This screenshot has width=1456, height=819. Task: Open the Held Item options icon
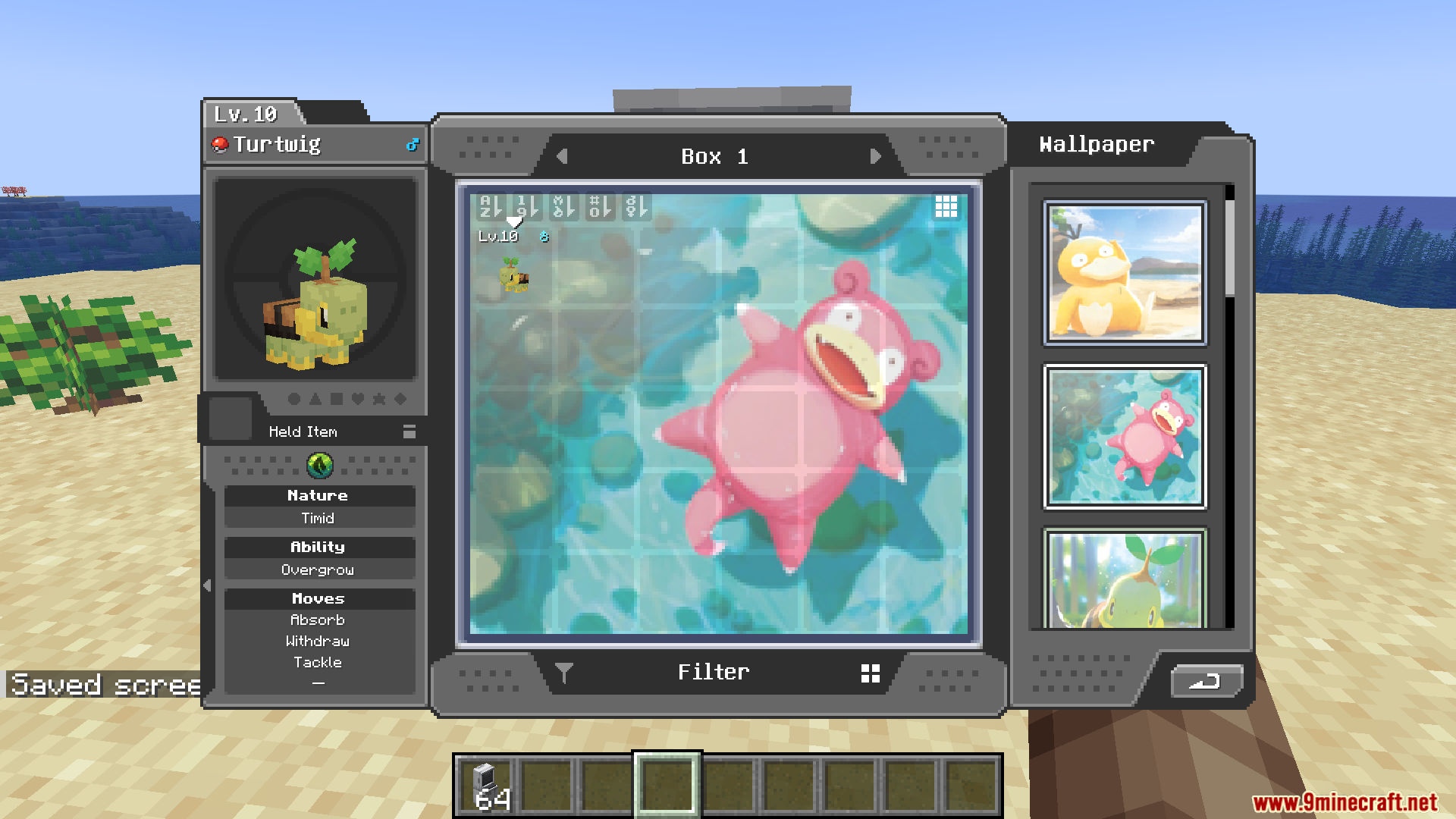click(x=409, y=431)
